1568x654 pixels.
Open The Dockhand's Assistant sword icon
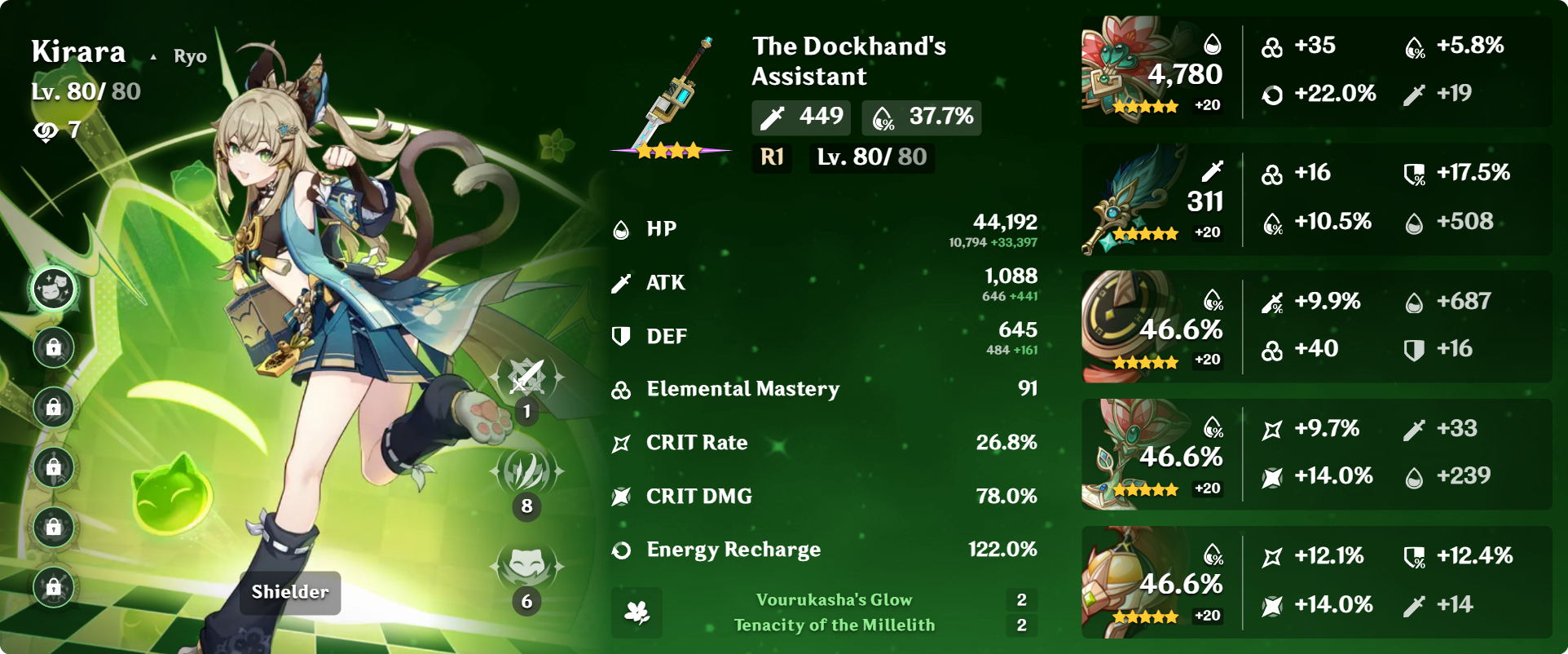coord(672,98)
